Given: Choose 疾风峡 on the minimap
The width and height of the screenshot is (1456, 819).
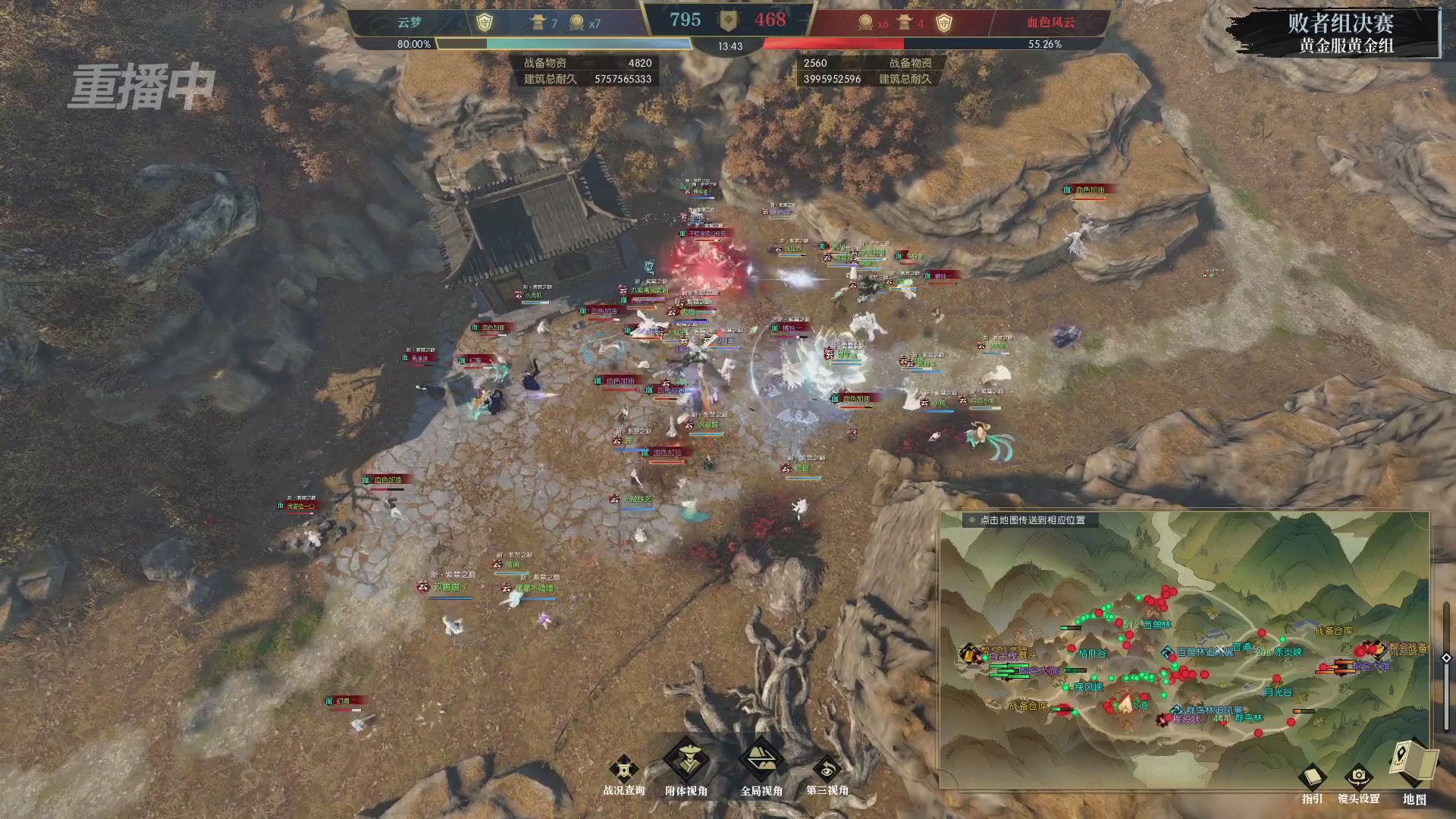Looking at the screenshot, I should (x=1088, y=687).
